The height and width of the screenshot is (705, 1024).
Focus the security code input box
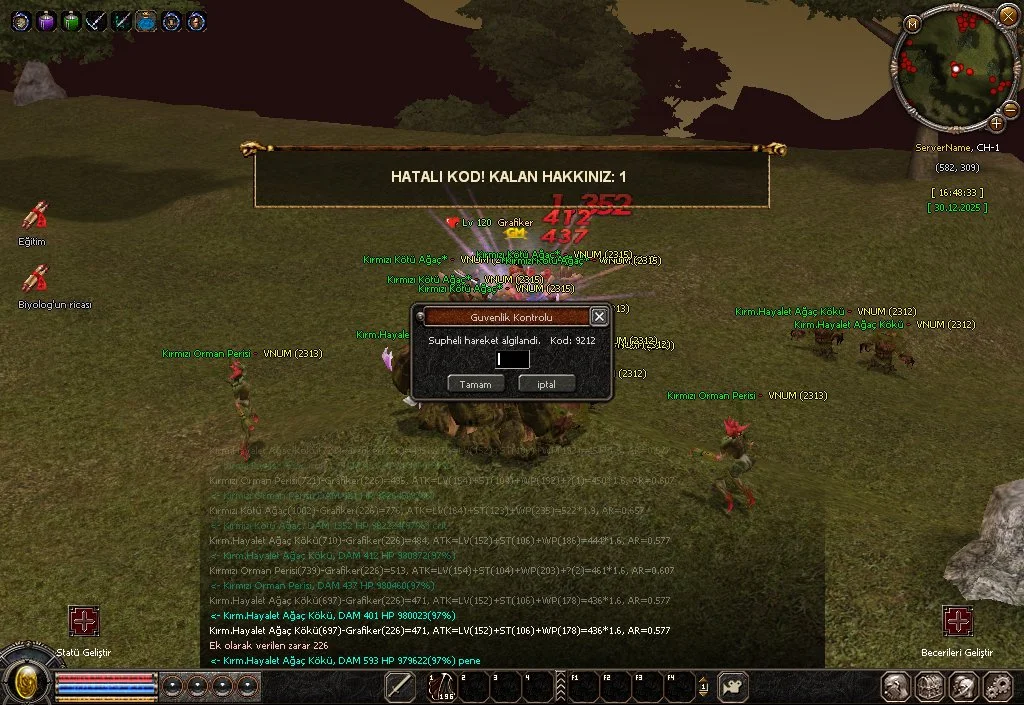tap(512, 359)
